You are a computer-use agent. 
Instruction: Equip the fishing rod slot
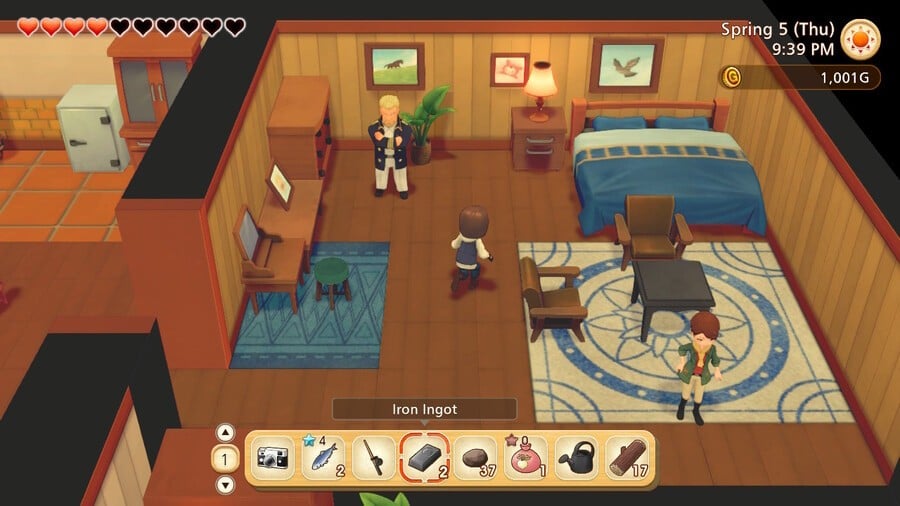pyautogui.click(x=373, y=458)
